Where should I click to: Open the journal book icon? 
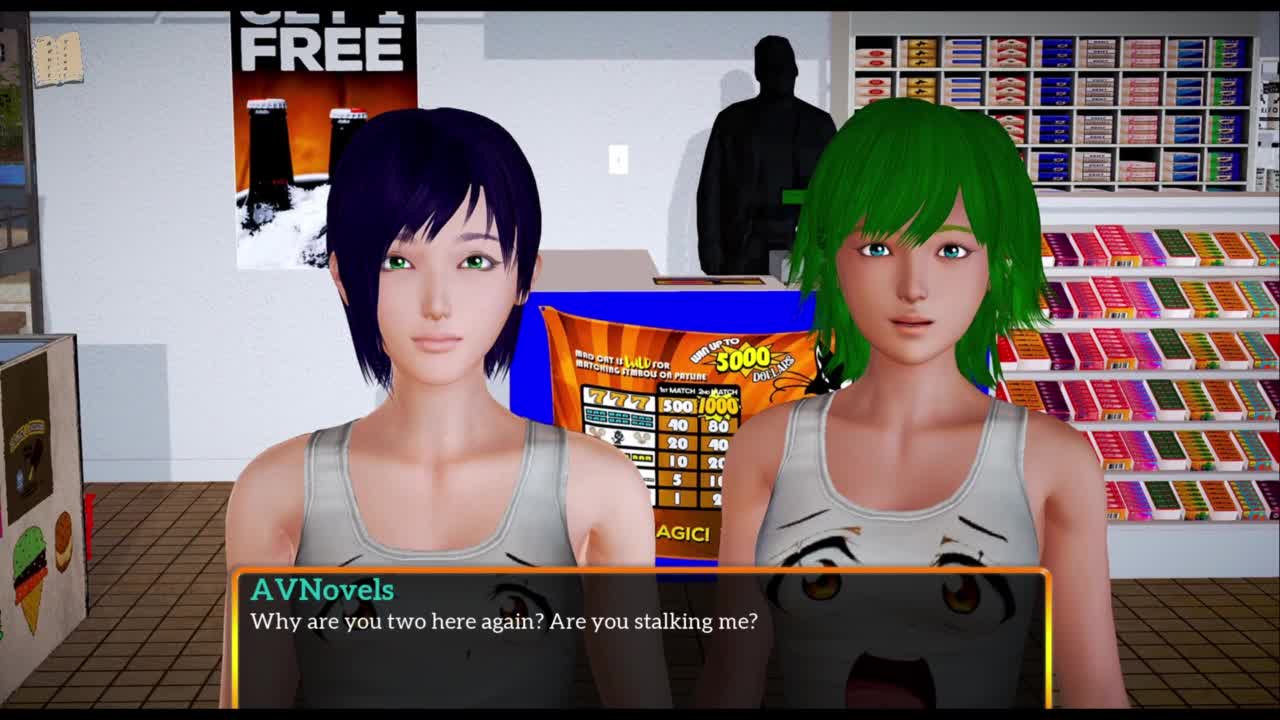(x=57, y=60)
